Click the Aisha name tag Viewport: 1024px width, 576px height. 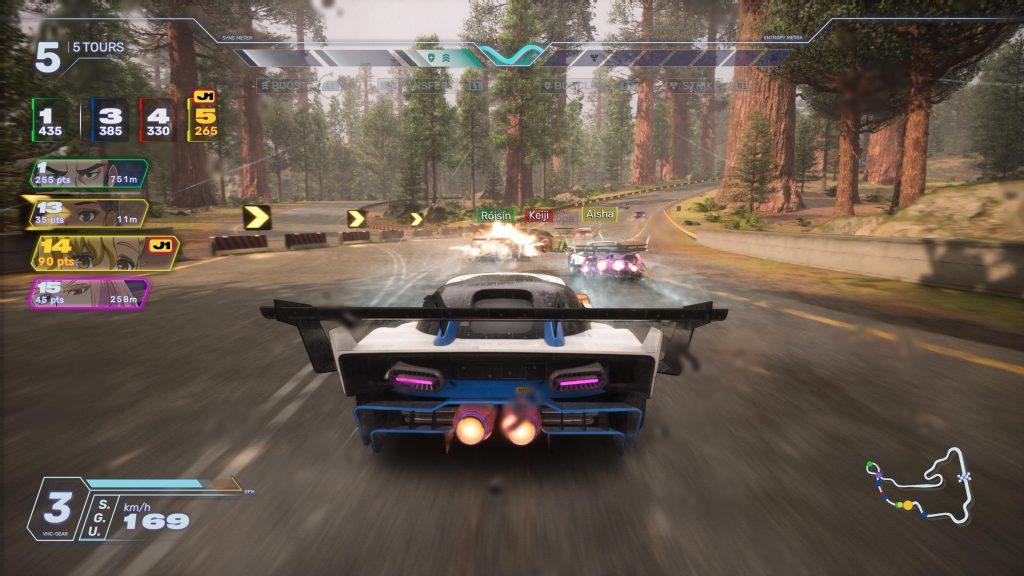click(601, 214)
